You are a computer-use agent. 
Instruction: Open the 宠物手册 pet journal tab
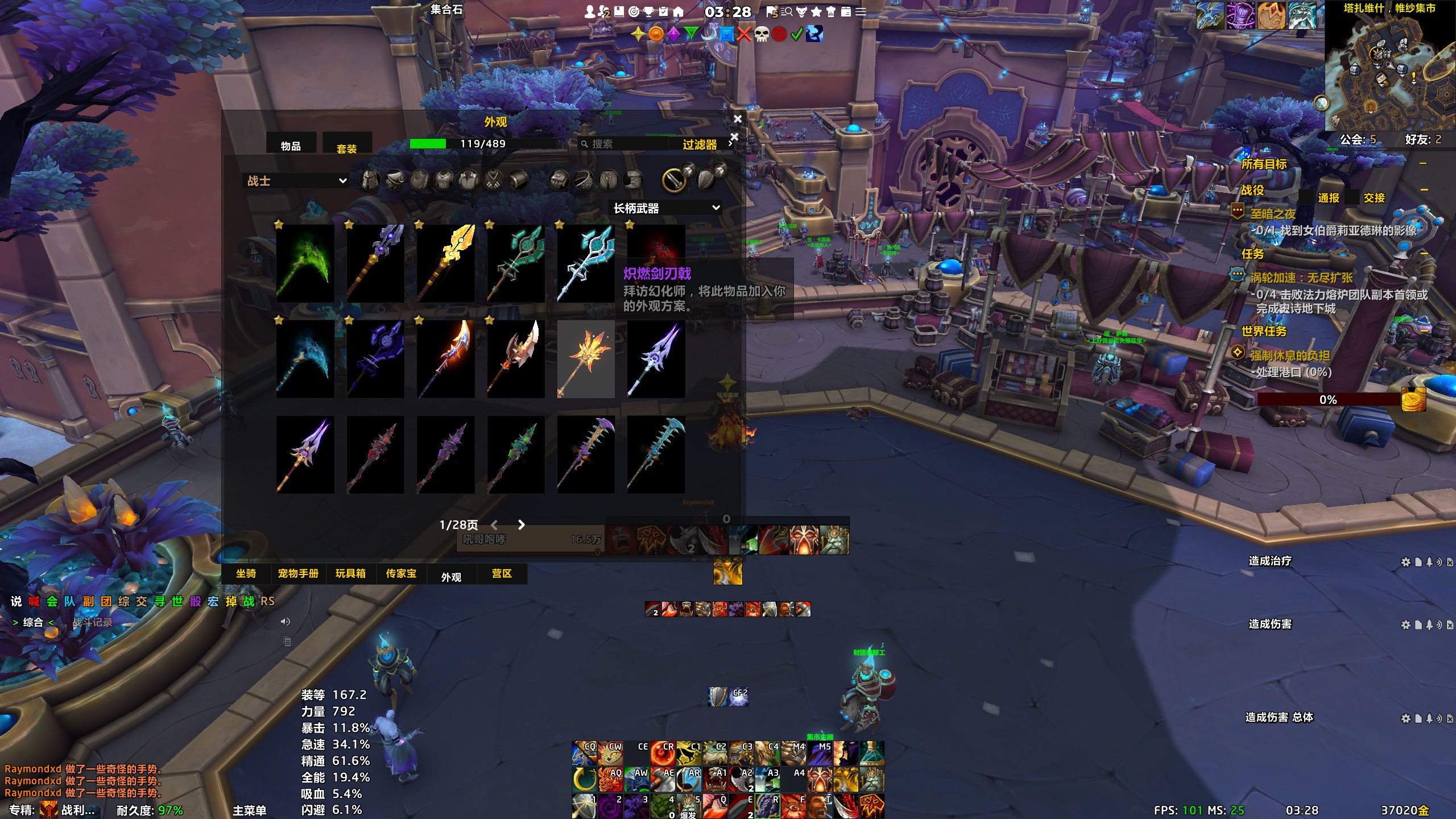298,574
